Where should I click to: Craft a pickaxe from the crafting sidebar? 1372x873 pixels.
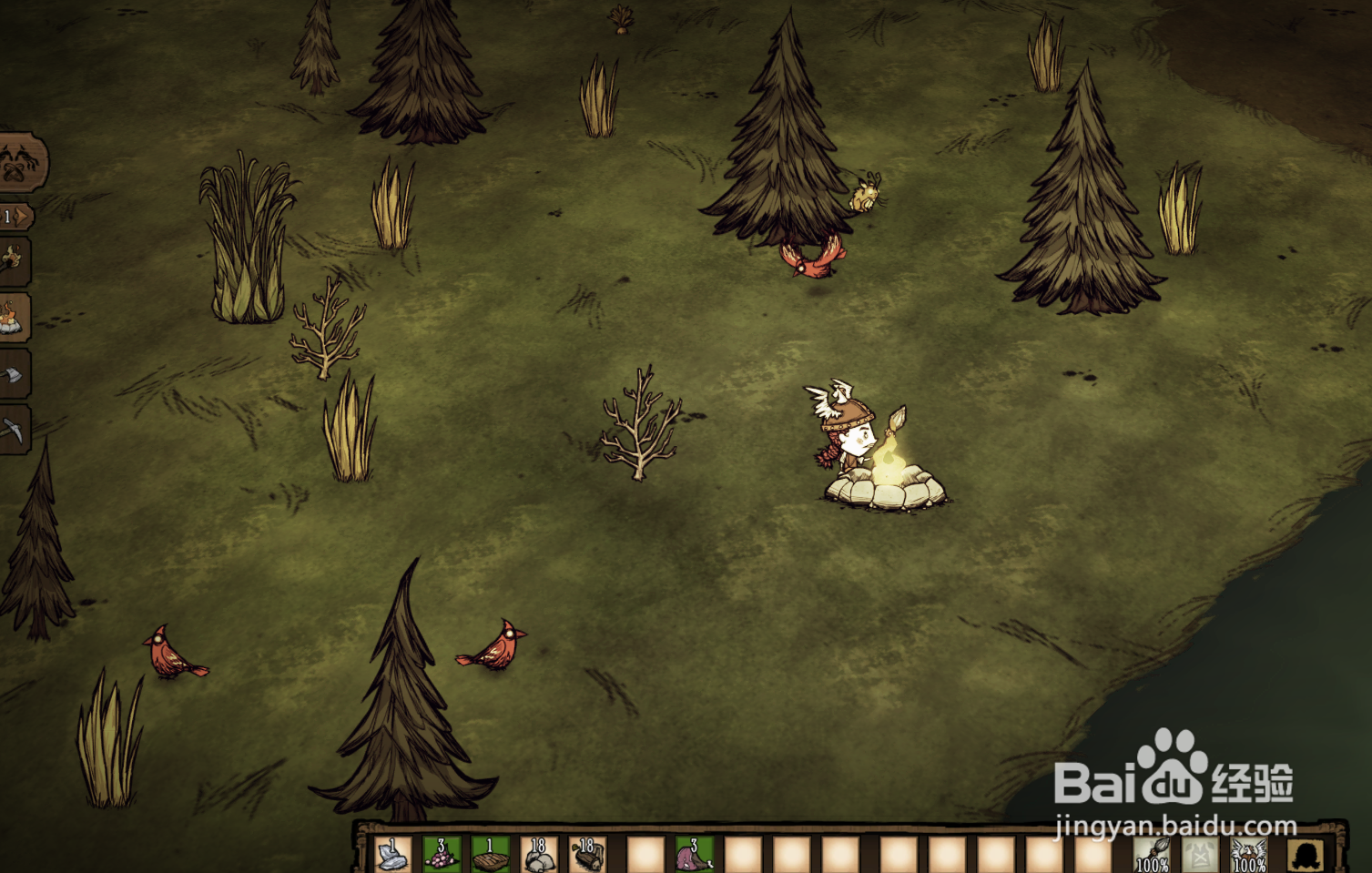click(x=13, y=430)
